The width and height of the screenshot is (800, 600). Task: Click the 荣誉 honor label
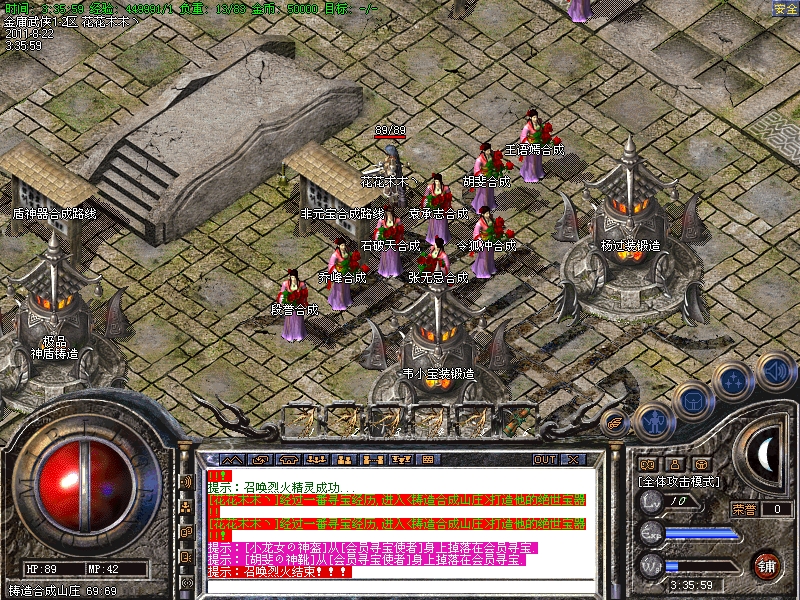[745, 509]
